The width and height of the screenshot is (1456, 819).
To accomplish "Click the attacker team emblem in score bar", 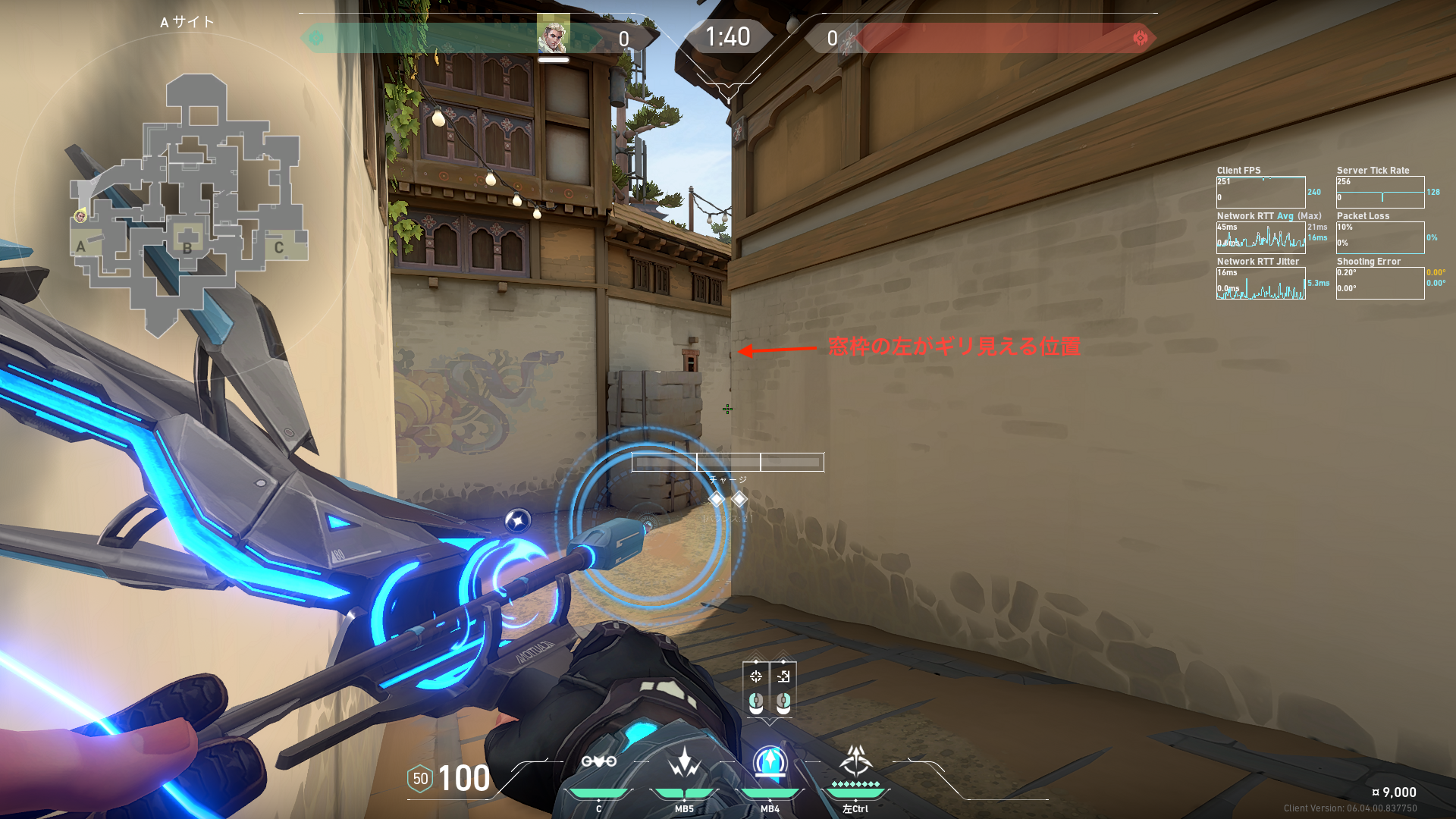I will click(316, 38).
